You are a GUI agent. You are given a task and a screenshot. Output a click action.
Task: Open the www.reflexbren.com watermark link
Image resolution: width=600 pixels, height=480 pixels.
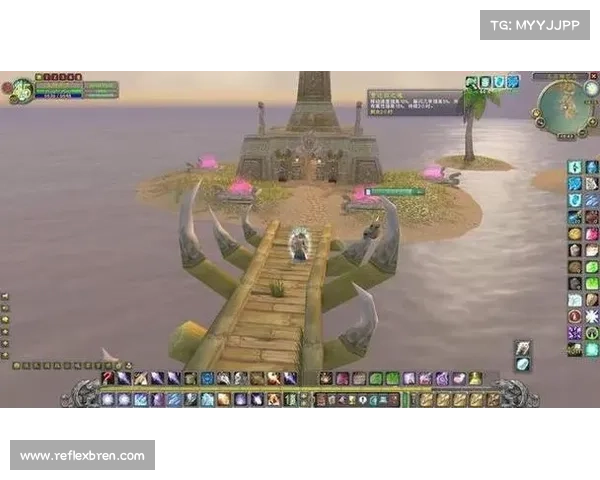[x=83, y=456]
